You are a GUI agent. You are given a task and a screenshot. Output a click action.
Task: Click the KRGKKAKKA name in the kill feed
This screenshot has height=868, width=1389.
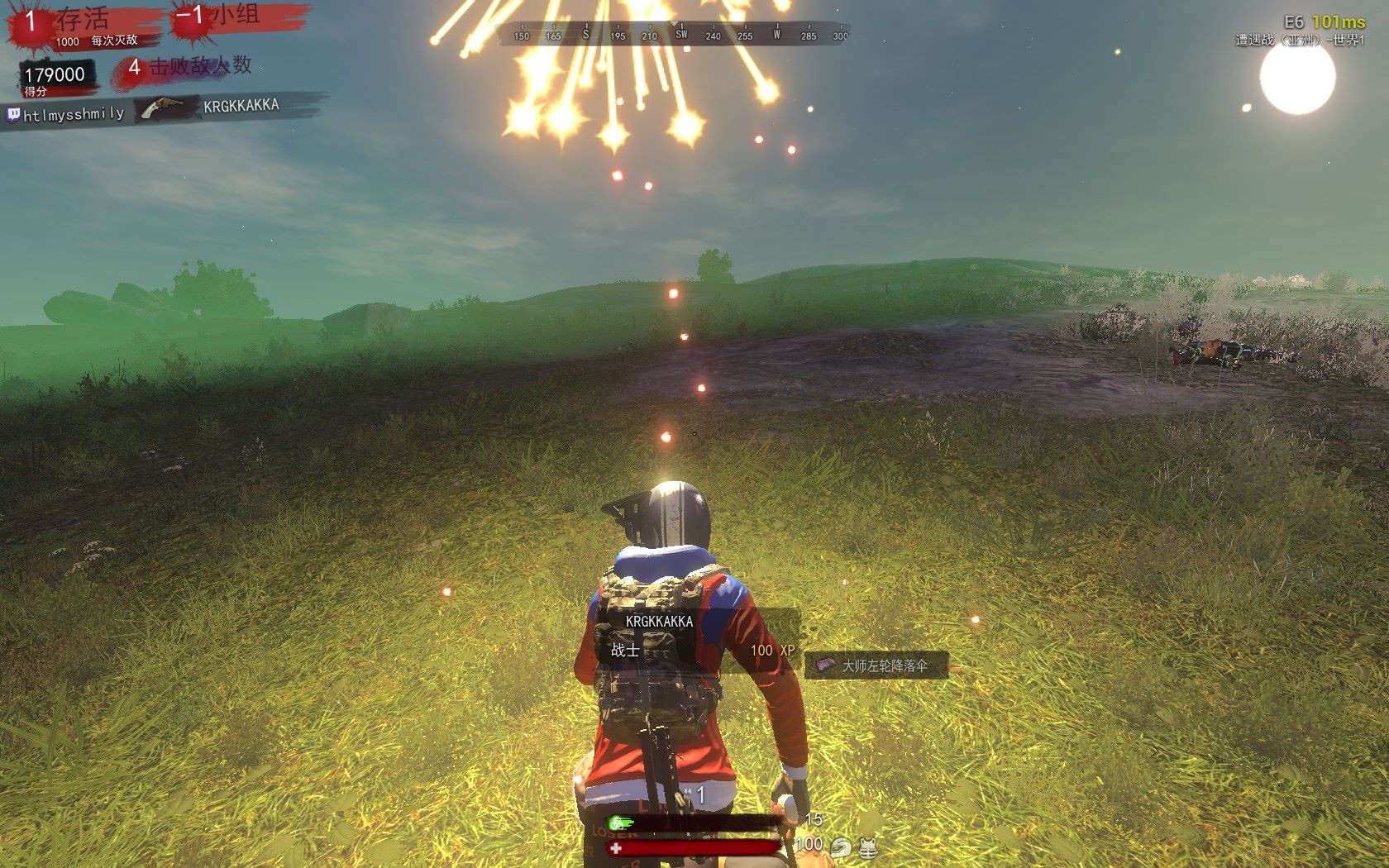(241, 106)
